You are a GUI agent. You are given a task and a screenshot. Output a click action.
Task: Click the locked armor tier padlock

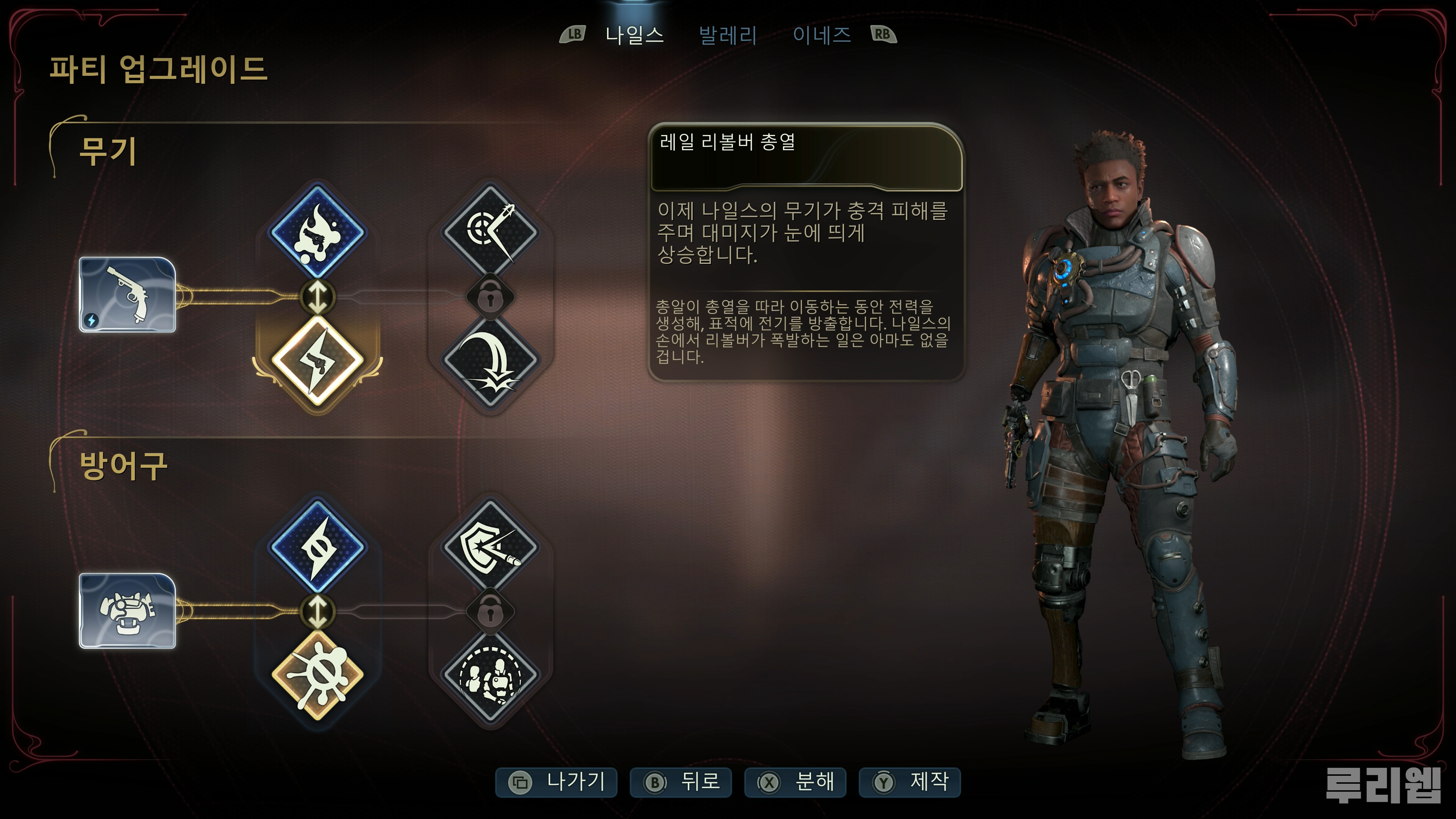(490, 611)
